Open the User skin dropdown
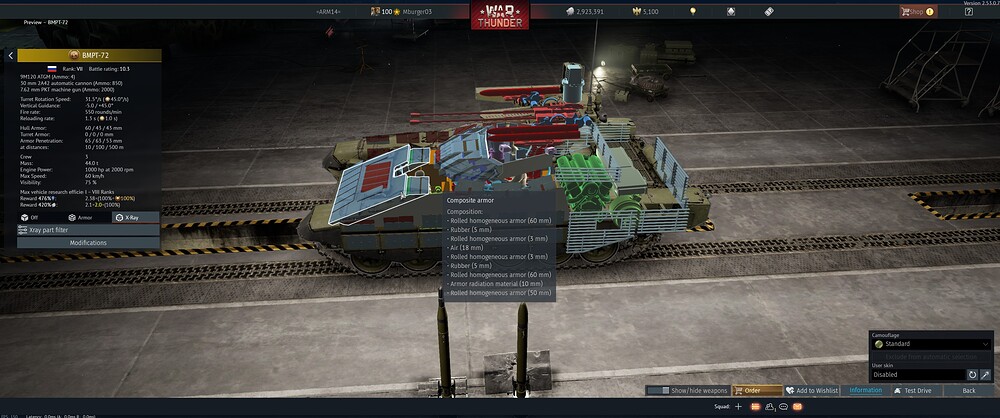This screenshot has width=1000, height=418. [x=916, y=375]
